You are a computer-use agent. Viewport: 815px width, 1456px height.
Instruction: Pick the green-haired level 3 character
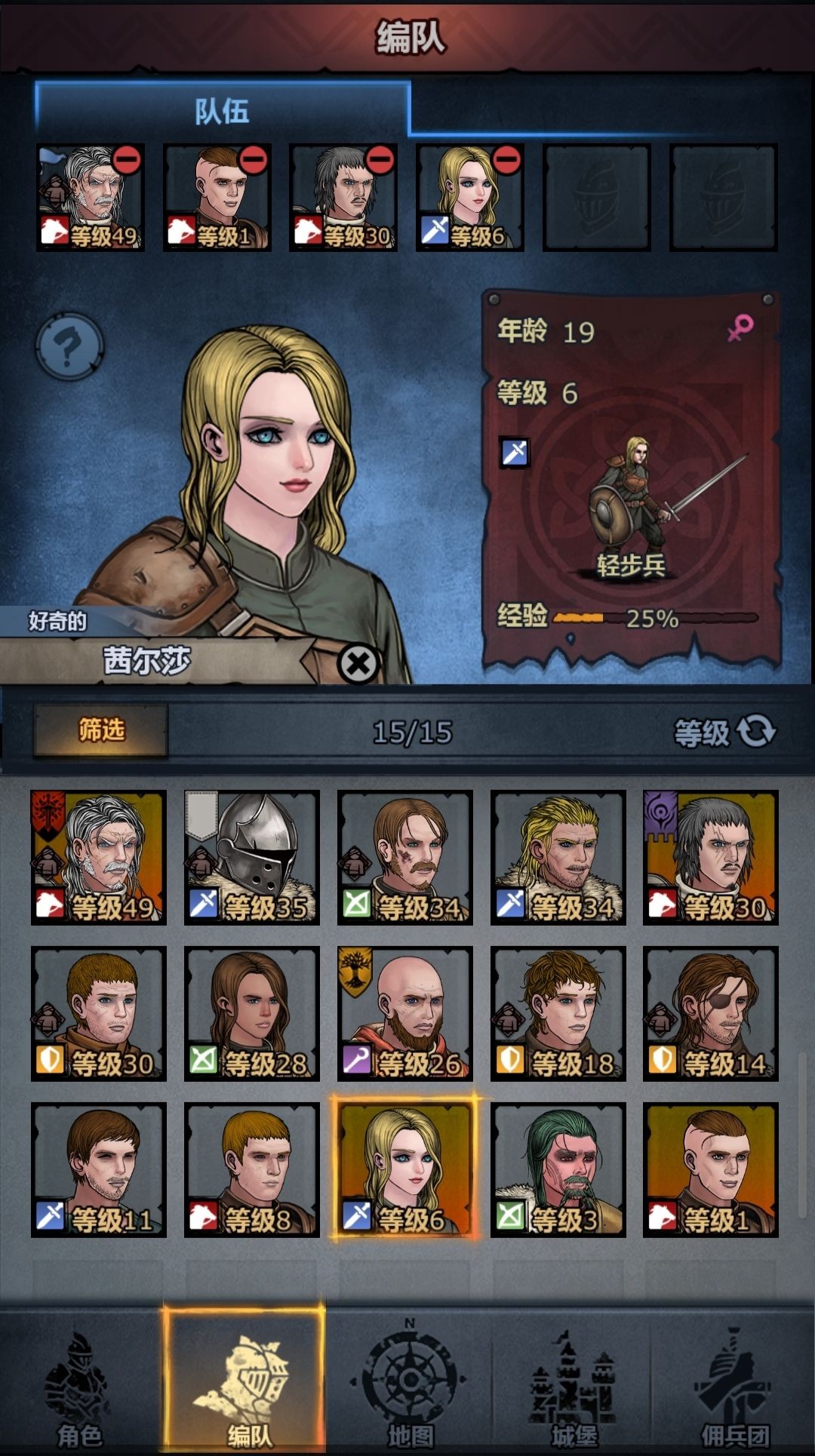click(558, 1169)
